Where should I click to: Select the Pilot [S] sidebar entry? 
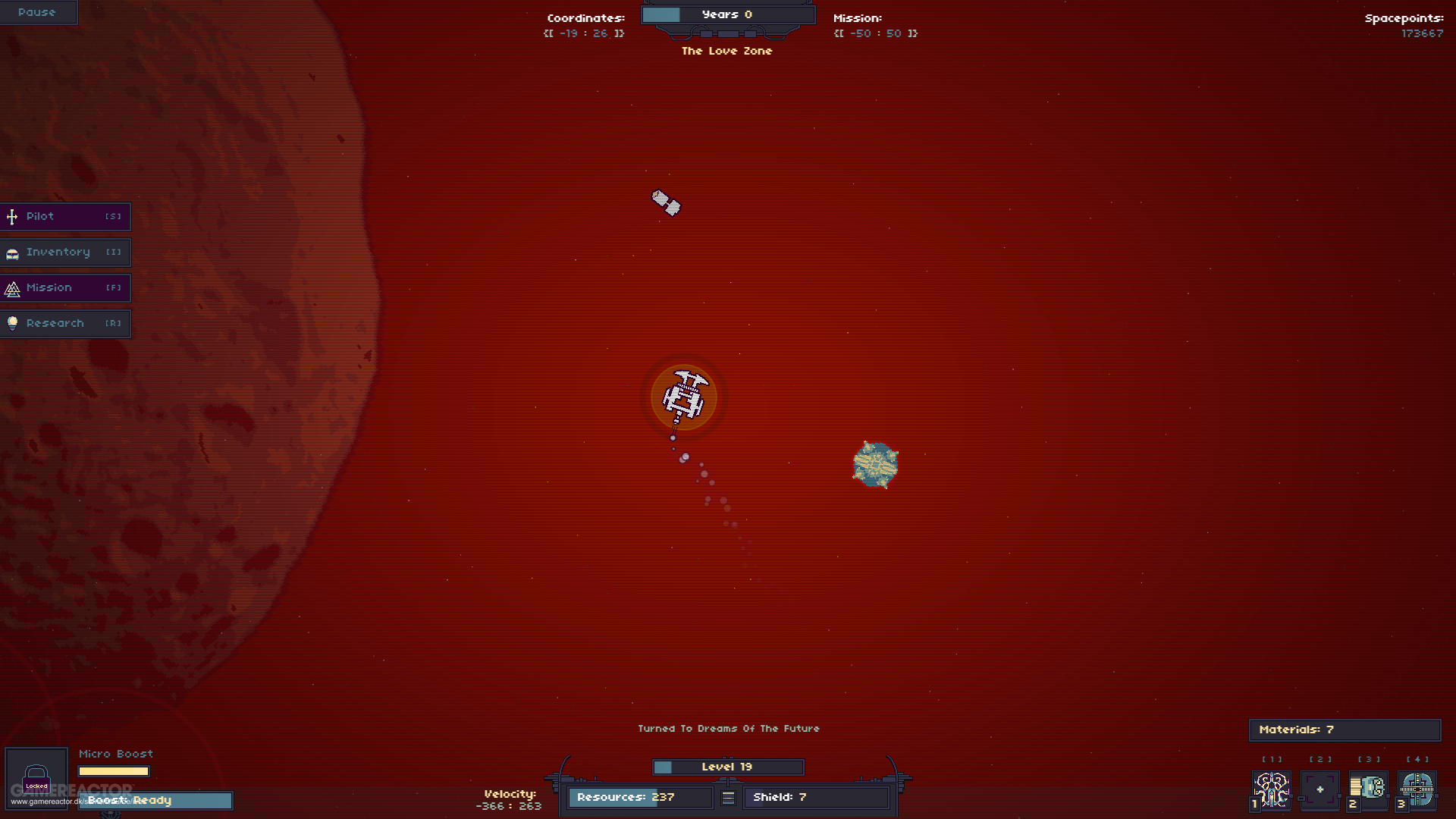[x=65, y=217]
